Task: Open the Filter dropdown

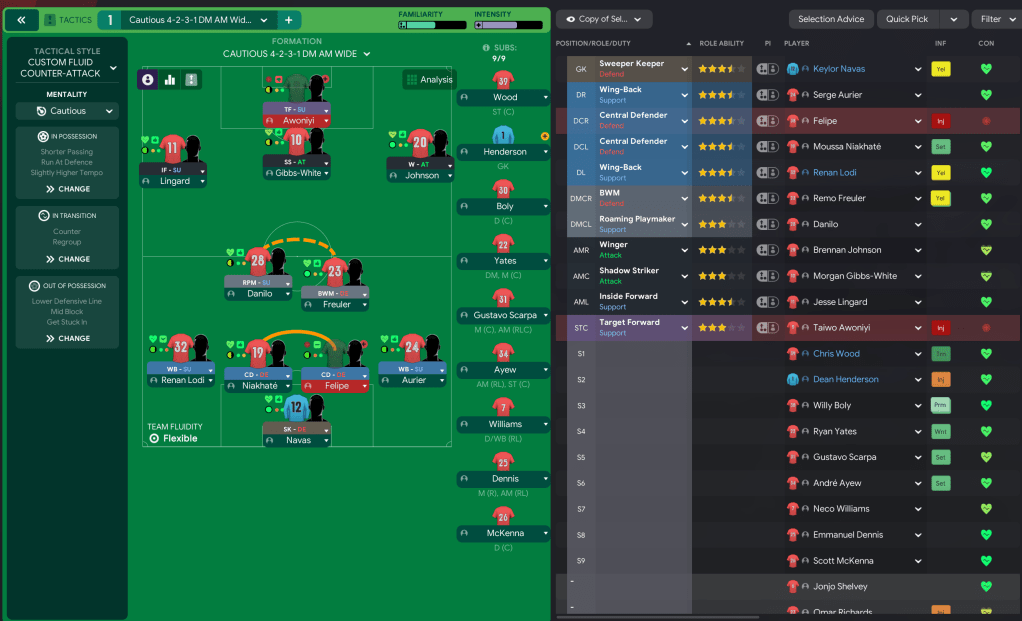Action: pos(995,19)
